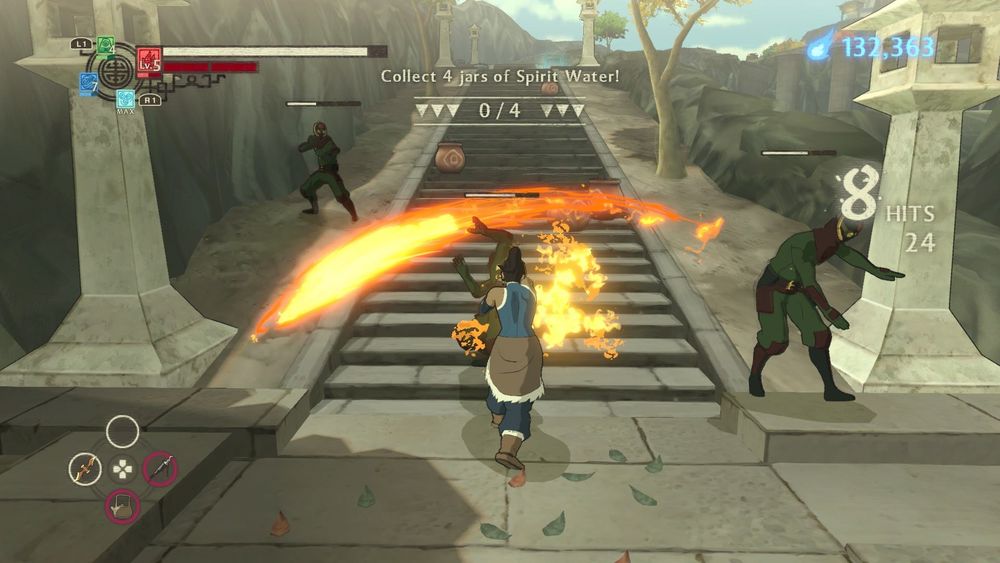This screenshot has height=563, width=1000.
Task: Switch to the blue waterbending element icon
Action: (88, 85)
